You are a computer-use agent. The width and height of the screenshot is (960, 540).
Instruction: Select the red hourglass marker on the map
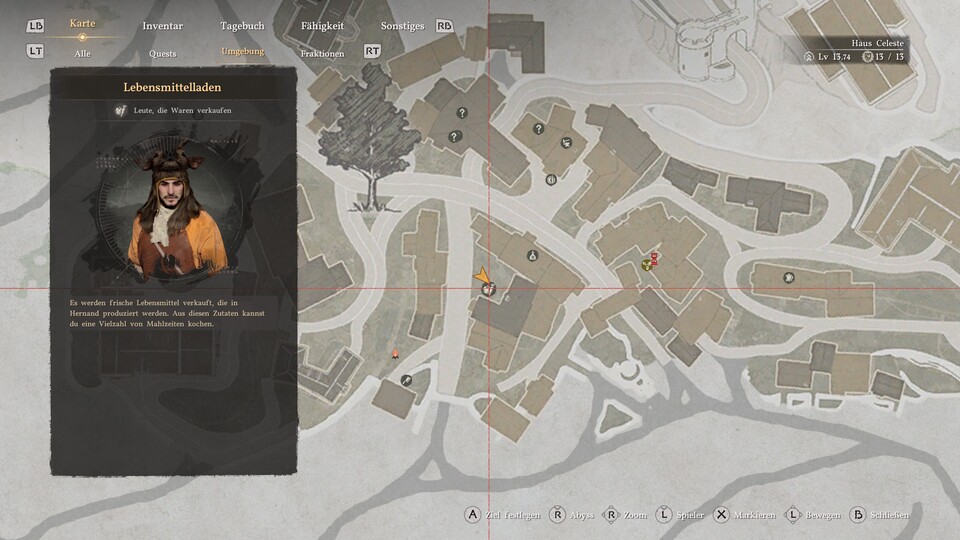[654, 258]
